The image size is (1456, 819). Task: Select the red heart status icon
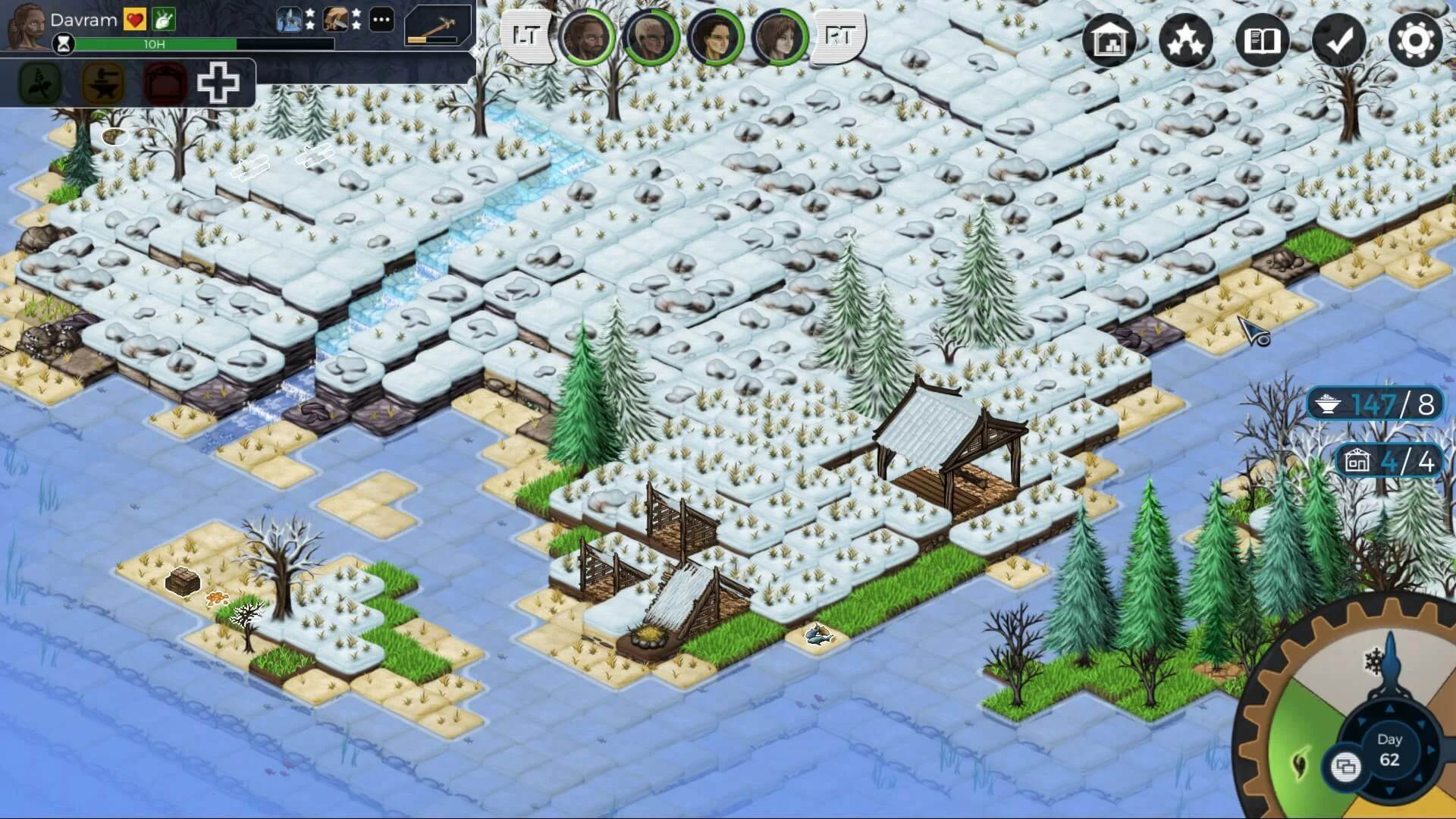click(x=135, y=20)
